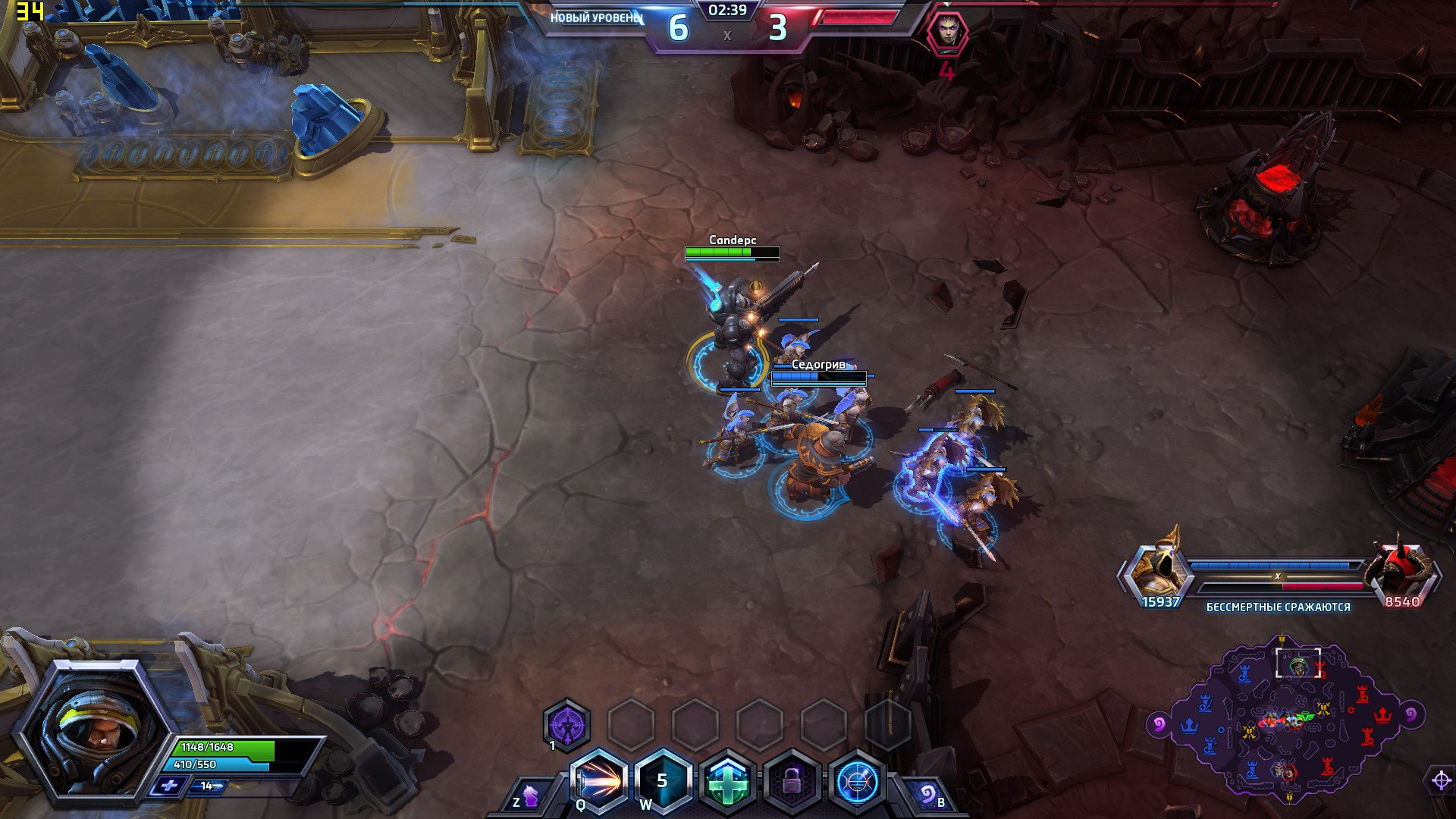Activate the blue crosshair trait ability
The height and width of the screenshot is (819, 1456).
(858, 783)
